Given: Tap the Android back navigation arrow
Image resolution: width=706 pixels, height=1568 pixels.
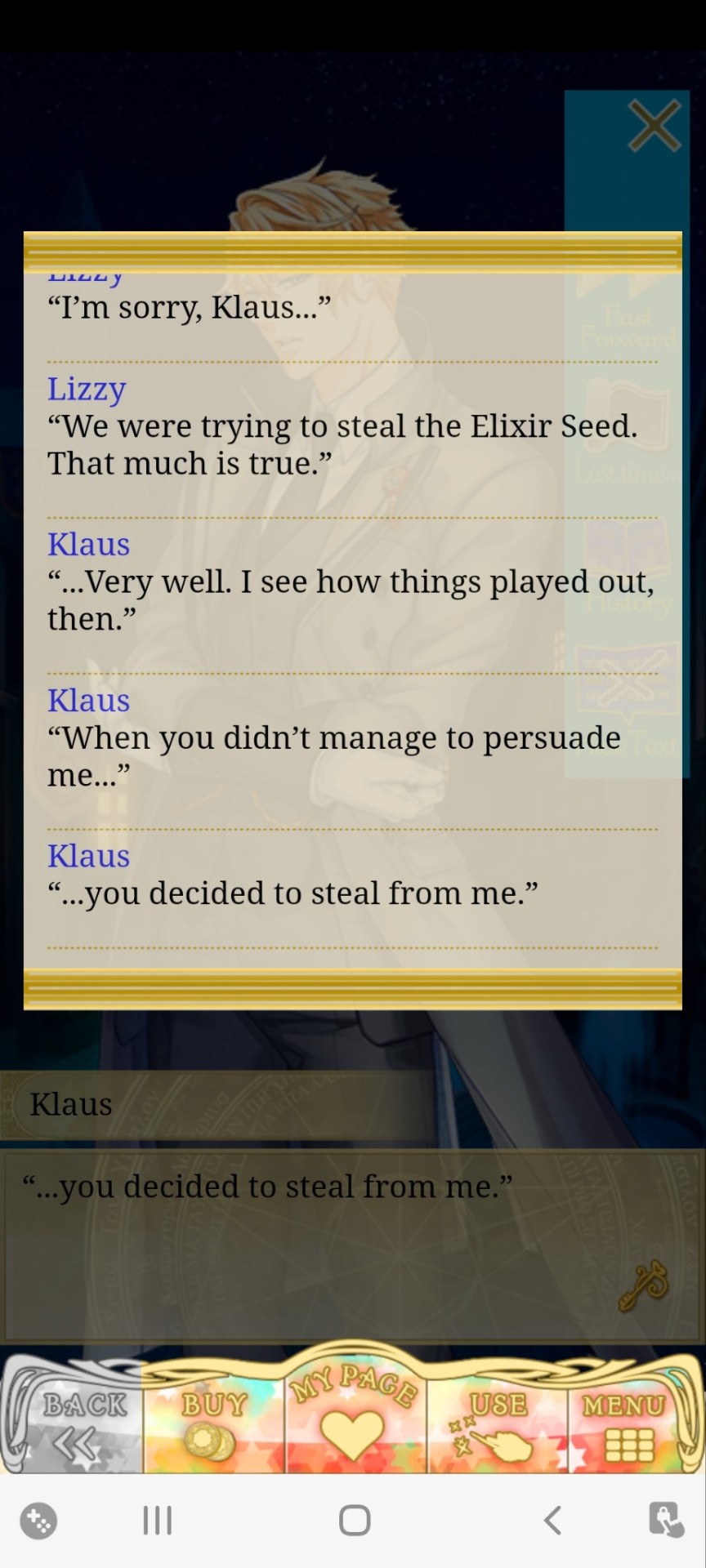Looking at the screenshot, I should pos(553,1521).
